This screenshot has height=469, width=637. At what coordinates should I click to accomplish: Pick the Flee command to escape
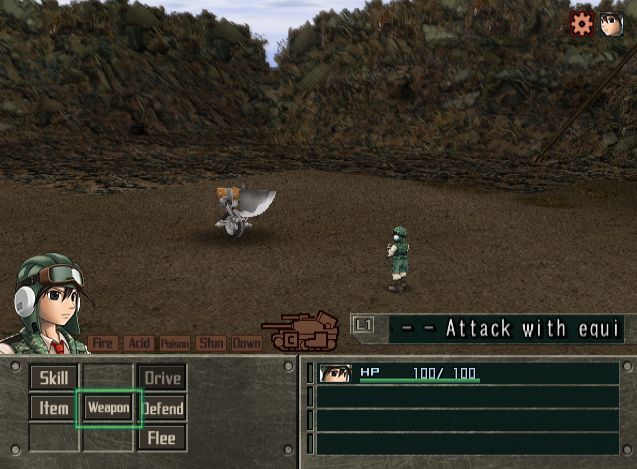(162, 438)
